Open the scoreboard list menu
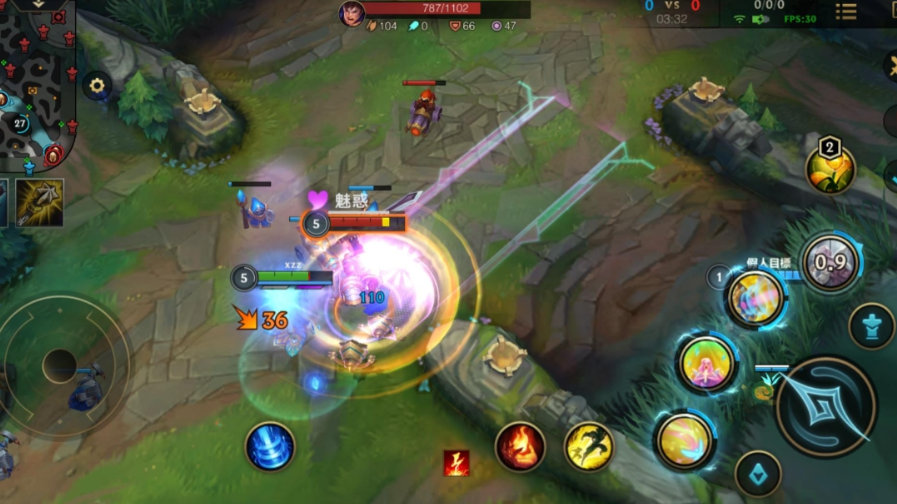897x504 pixels. tap(846, 12)
